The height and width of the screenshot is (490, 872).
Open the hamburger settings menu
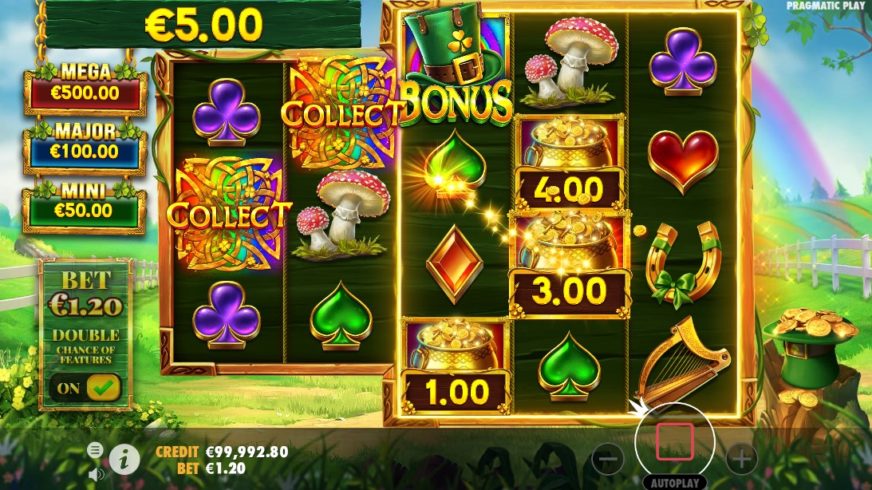95,450
